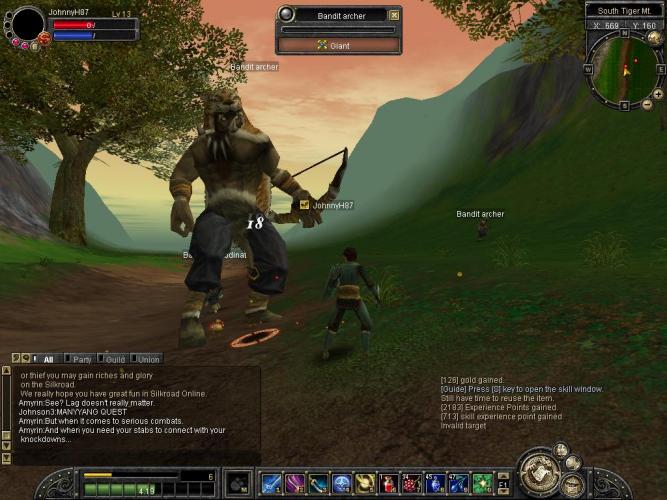Show the Union chat tab

pos(147,359)
